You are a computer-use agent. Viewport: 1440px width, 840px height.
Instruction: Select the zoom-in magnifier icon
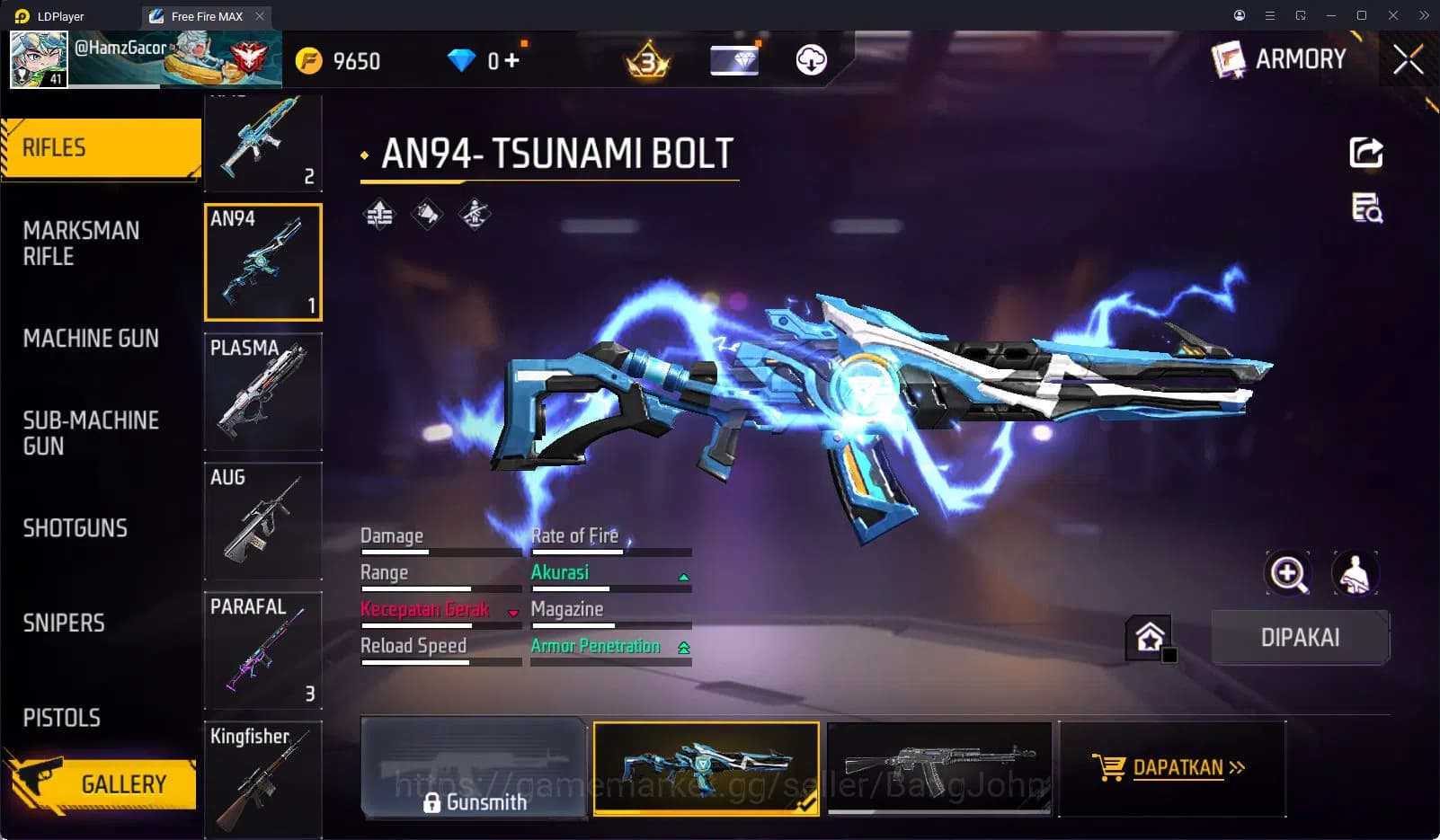pos(1289,574)
